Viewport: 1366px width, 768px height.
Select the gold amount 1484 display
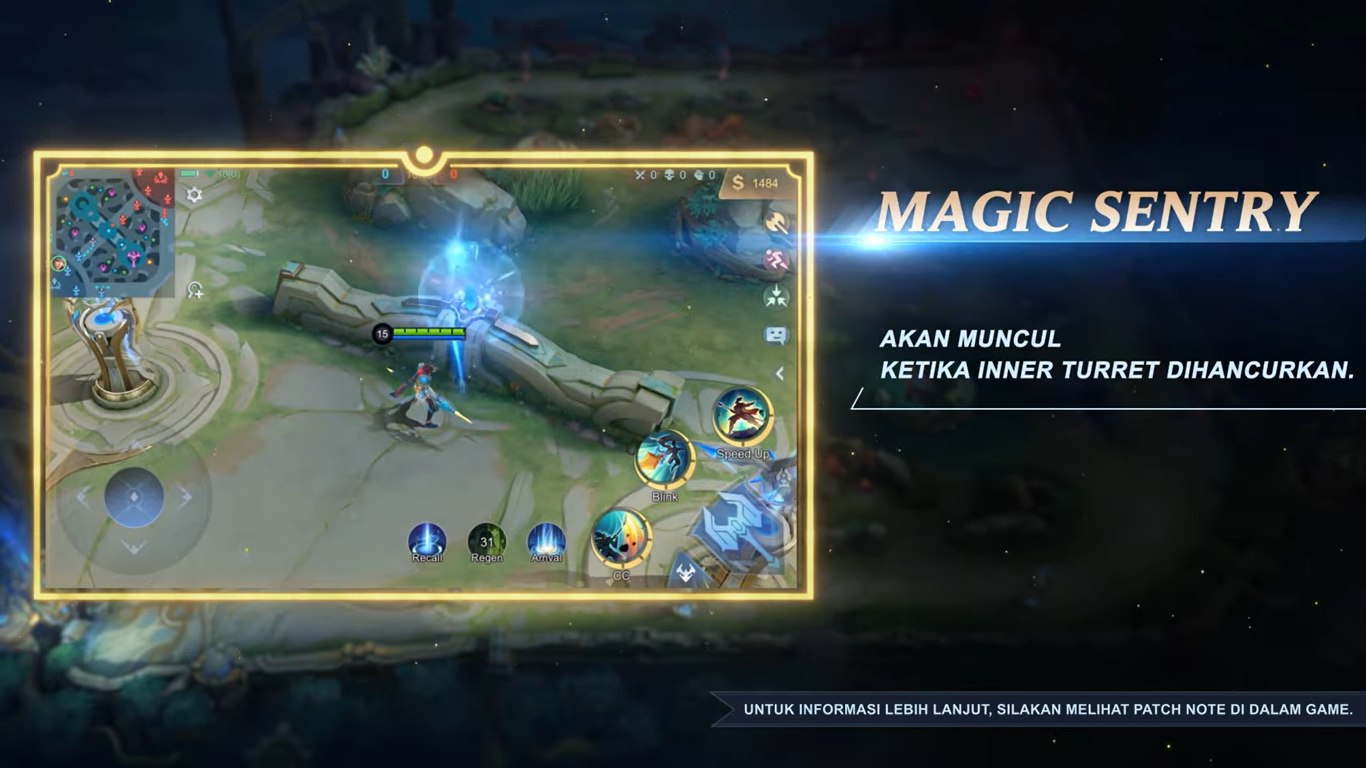coord(755,183)
